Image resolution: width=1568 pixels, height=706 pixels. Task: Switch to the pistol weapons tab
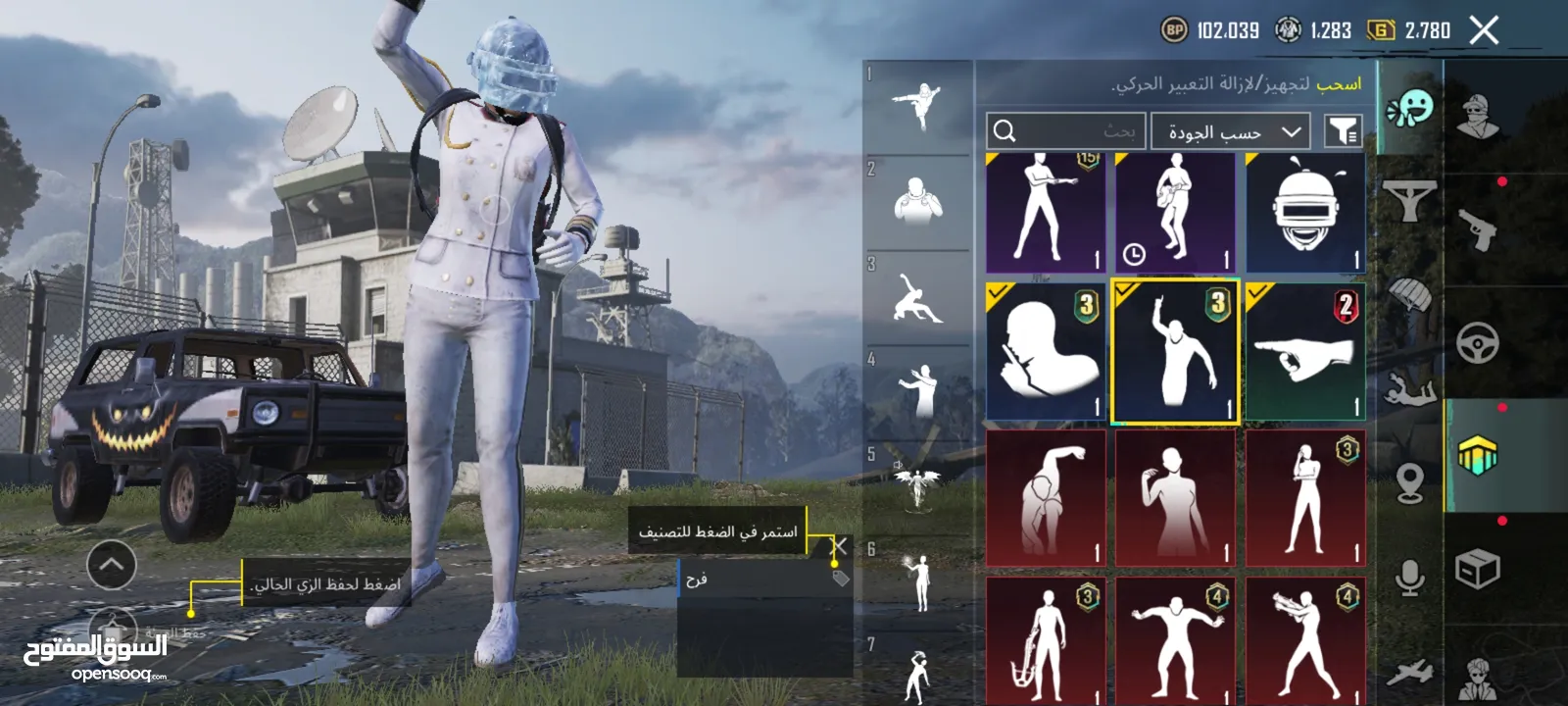coord(1477,228)
